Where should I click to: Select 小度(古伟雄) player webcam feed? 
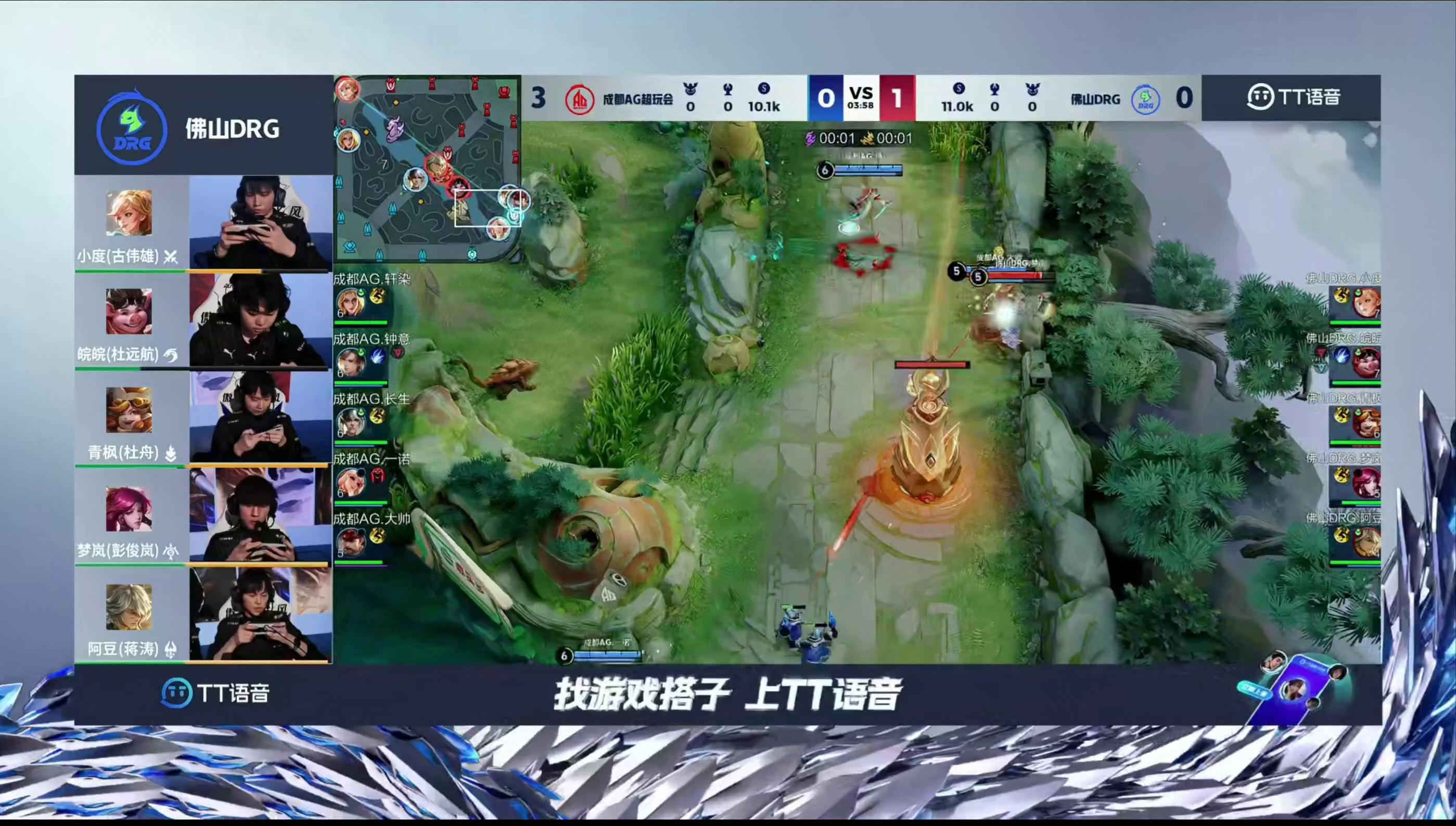[x=260, y=223]
